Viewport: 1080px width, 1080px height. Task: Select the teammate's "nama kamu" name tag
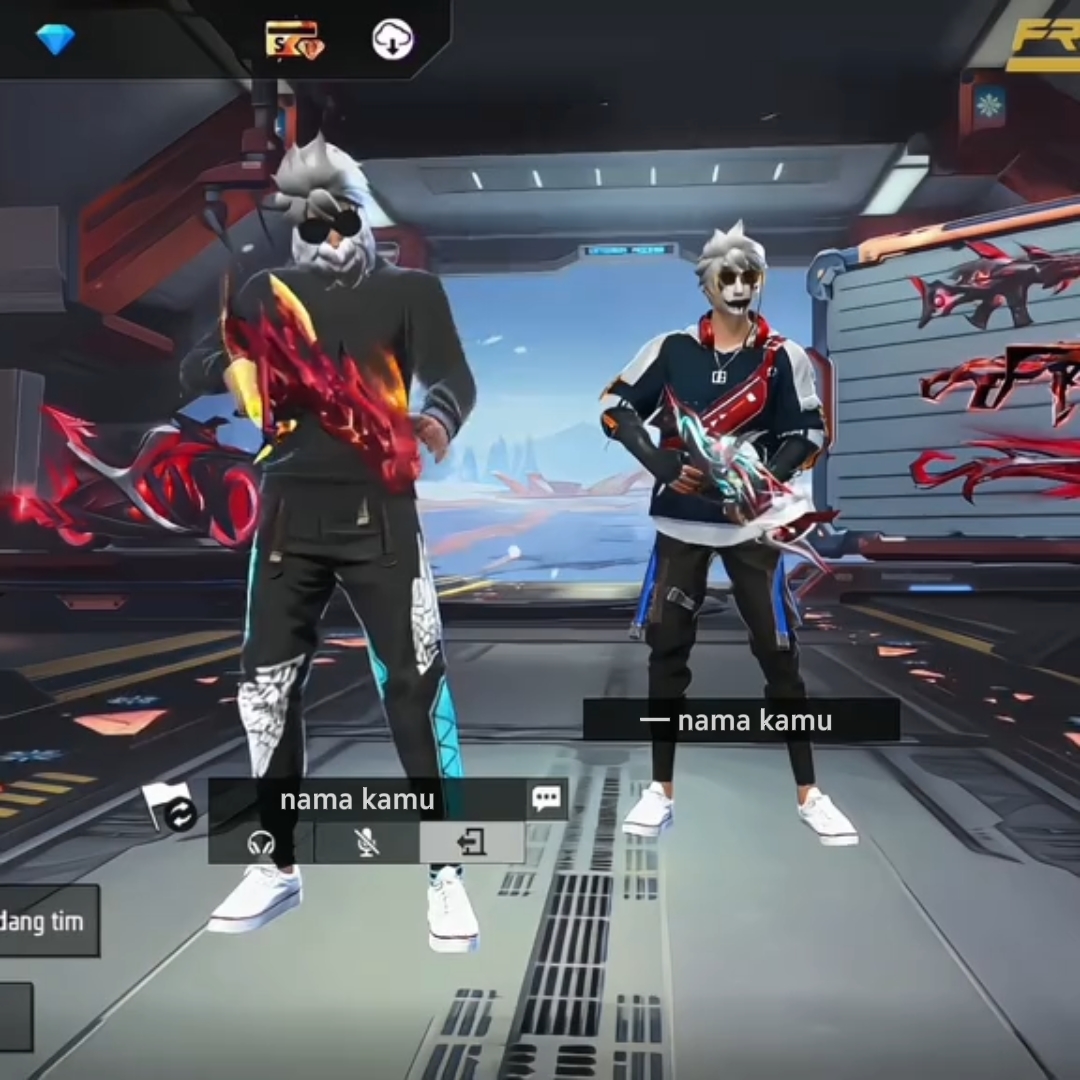click(x=741, y=720)
